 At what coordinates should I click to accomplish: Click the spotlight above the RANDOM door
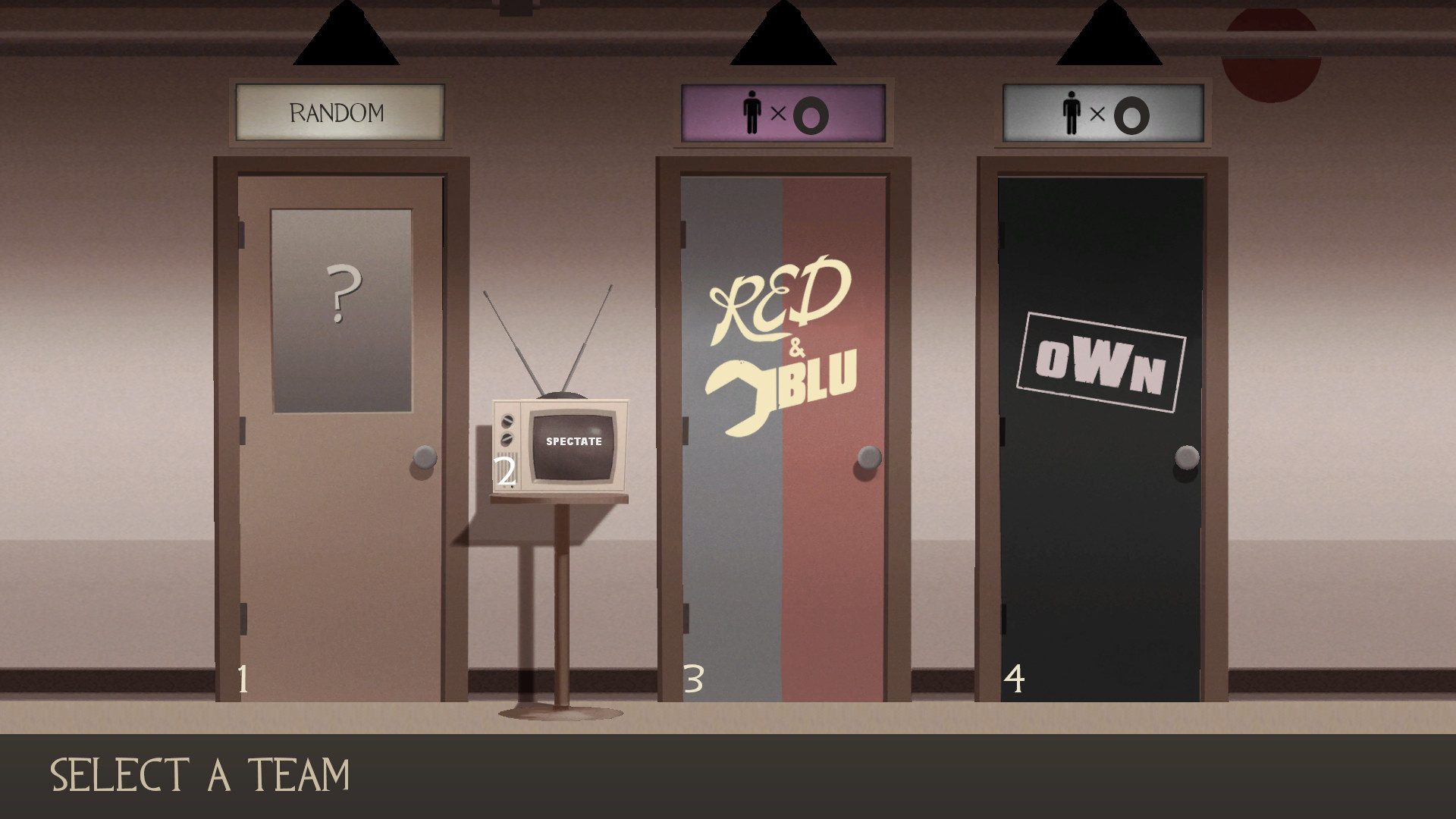(x=346, y=38)
